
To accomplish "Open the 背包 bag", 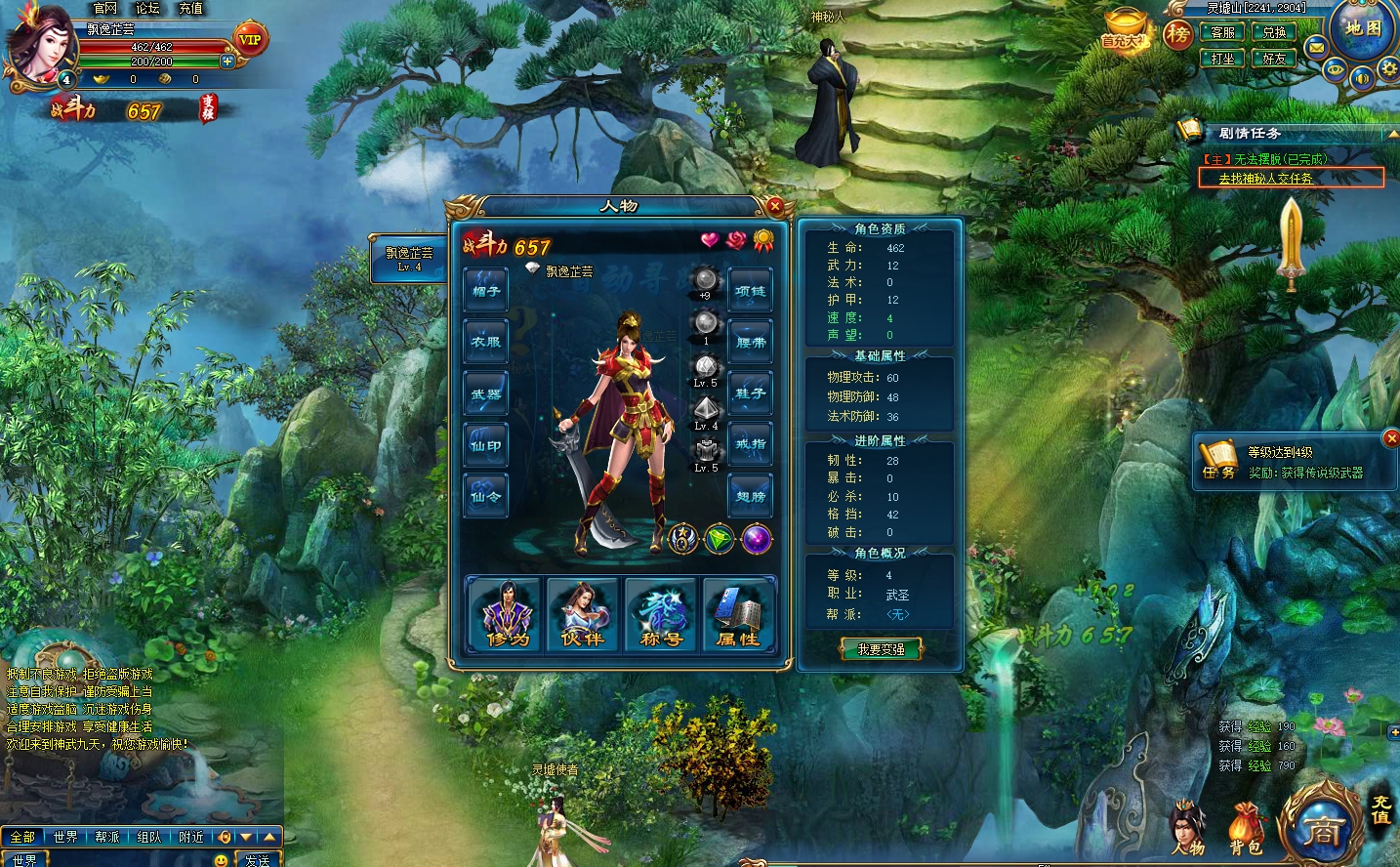I will coord(1245,830).
